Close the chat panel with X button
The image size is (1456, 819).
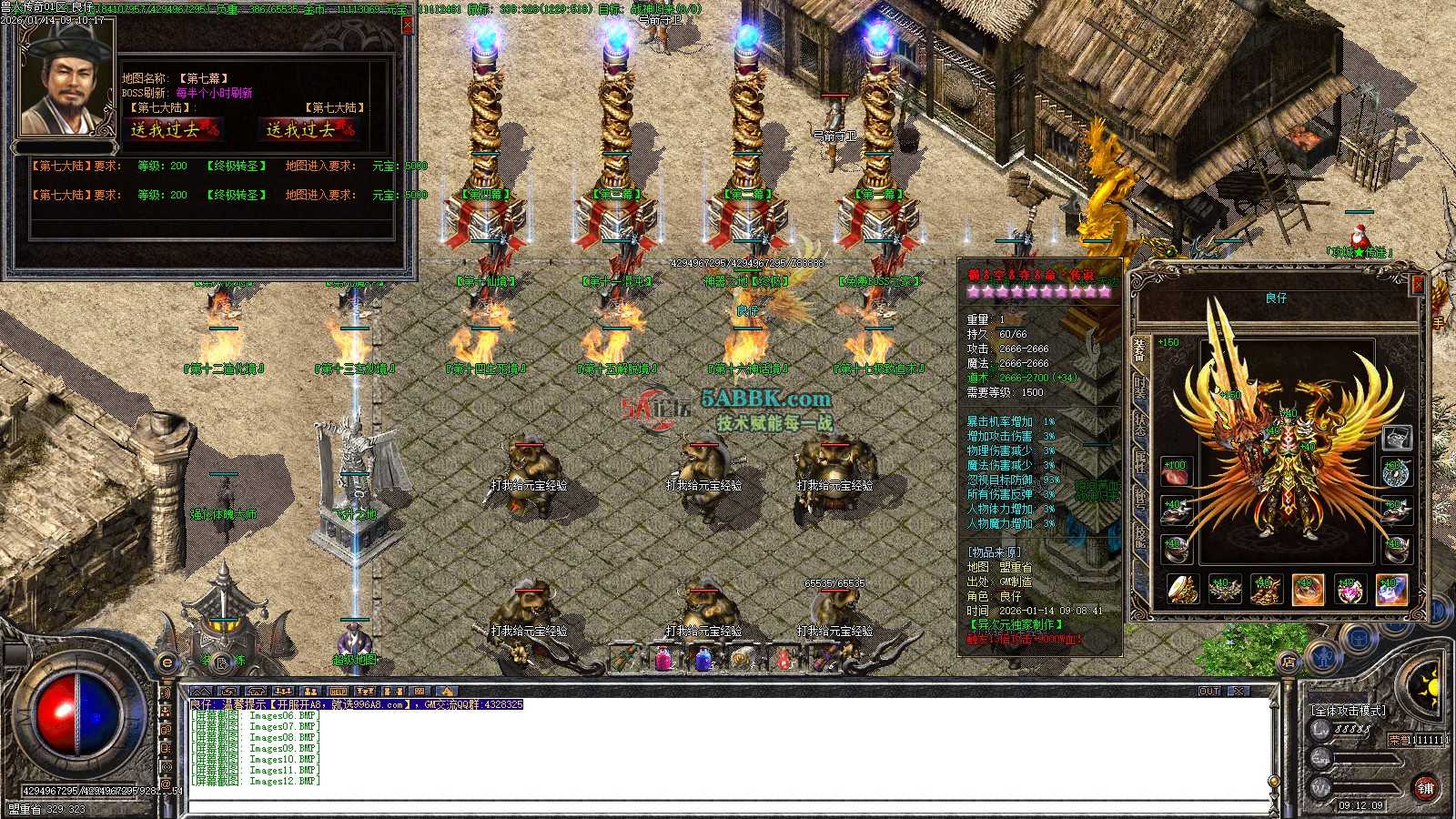click(x=1239, y=692)
